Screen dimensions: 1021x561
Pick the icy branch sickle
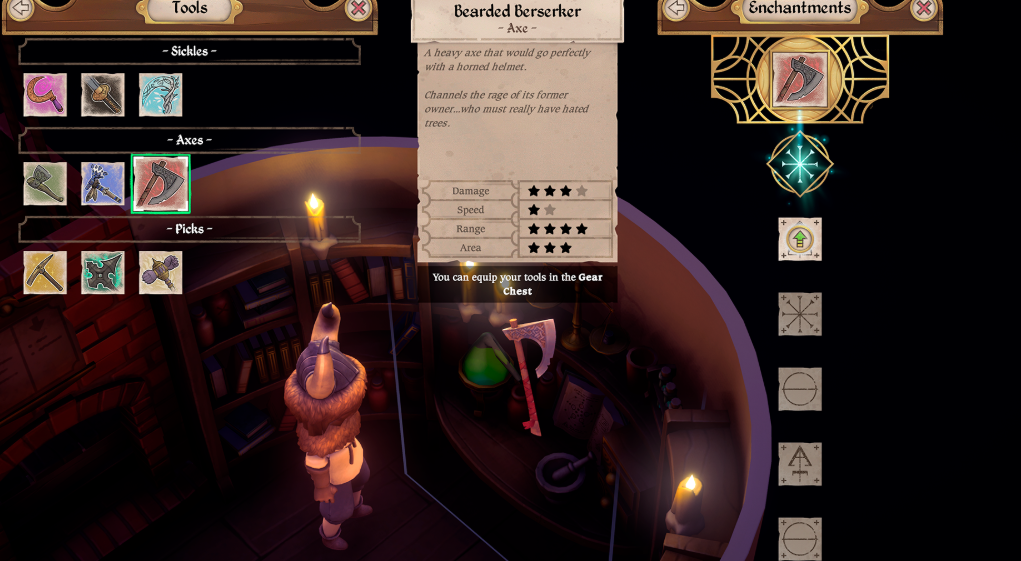tap(161, 95)
